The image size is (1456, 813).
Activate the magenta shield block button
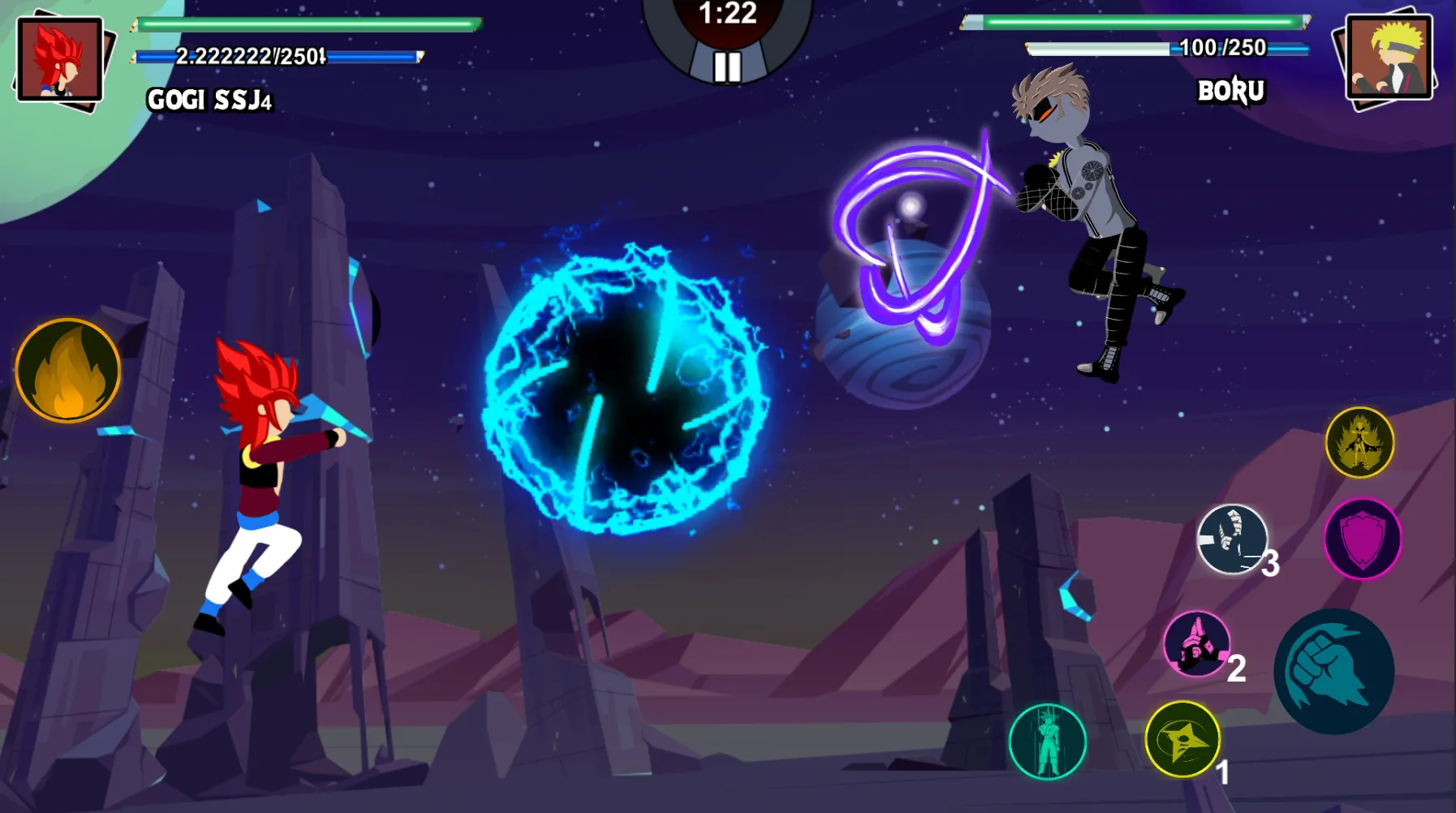click(x=1363, y=538)
